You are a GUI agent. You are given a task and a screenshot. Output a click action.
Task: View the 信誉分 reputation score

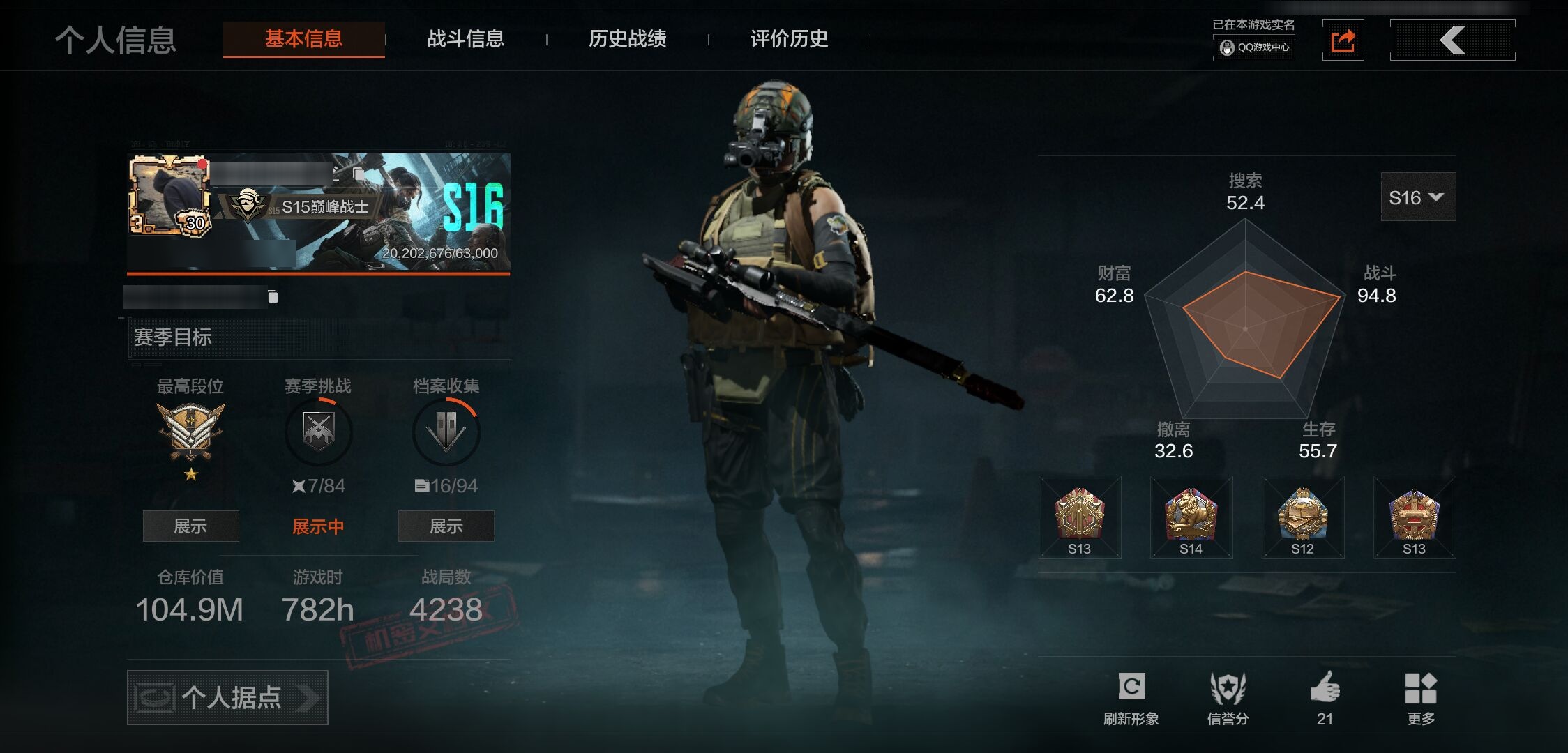pos(1228,698)
